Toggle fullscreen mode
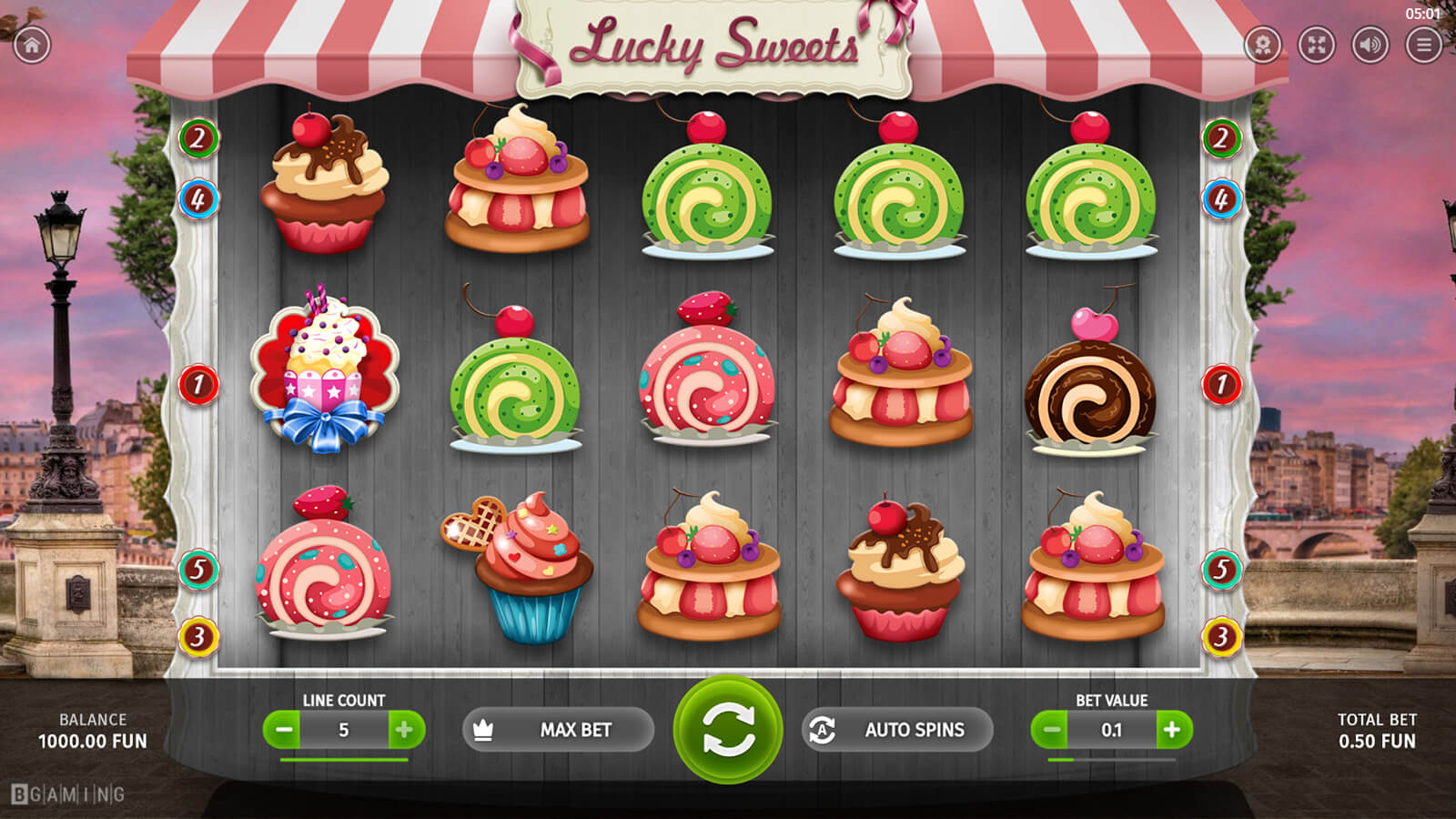 point(1316,45)
